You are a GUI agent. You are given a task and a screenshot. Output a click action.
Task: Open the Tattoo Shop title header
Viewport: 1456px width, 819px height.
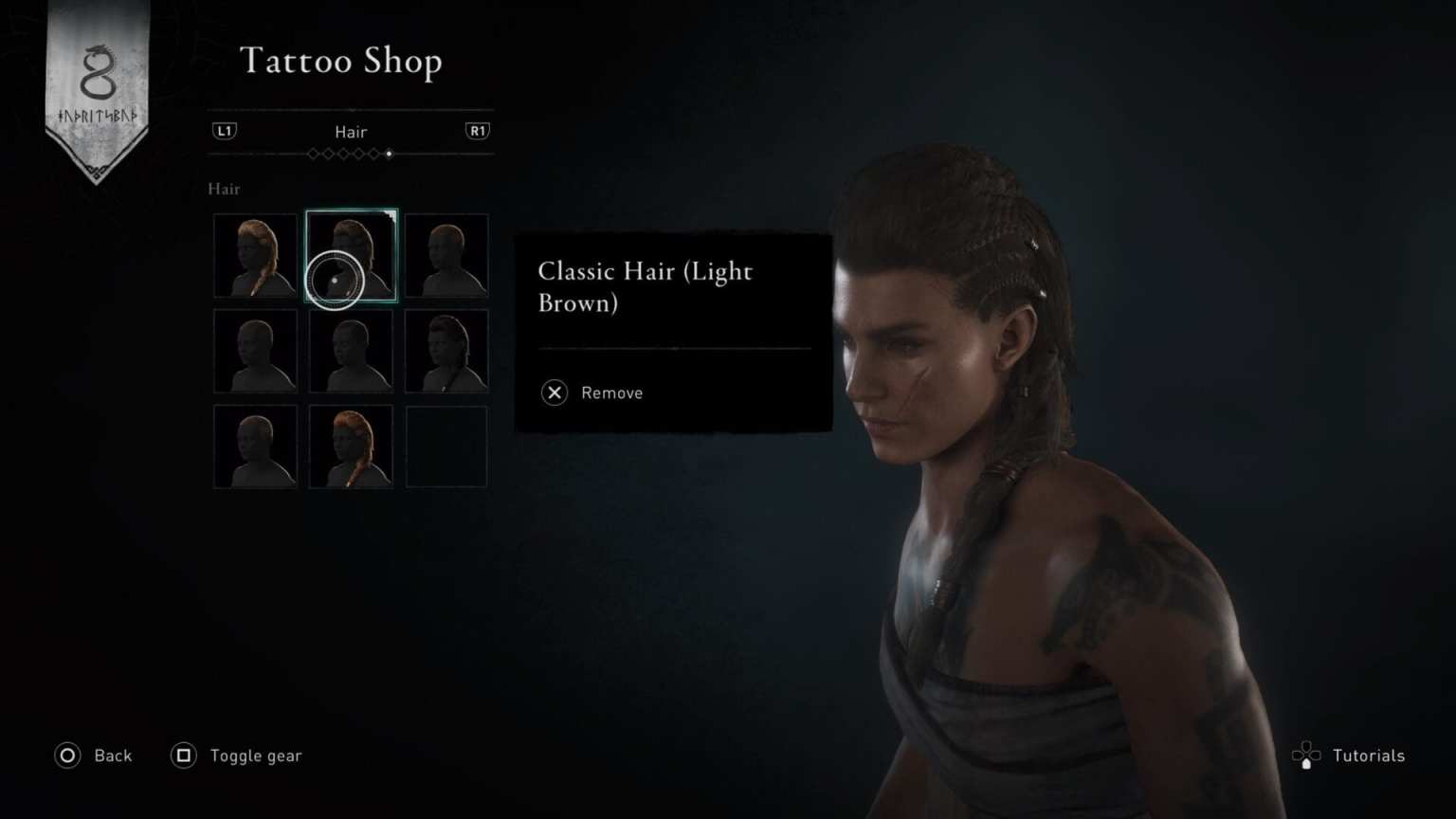(x=342, y=61)
